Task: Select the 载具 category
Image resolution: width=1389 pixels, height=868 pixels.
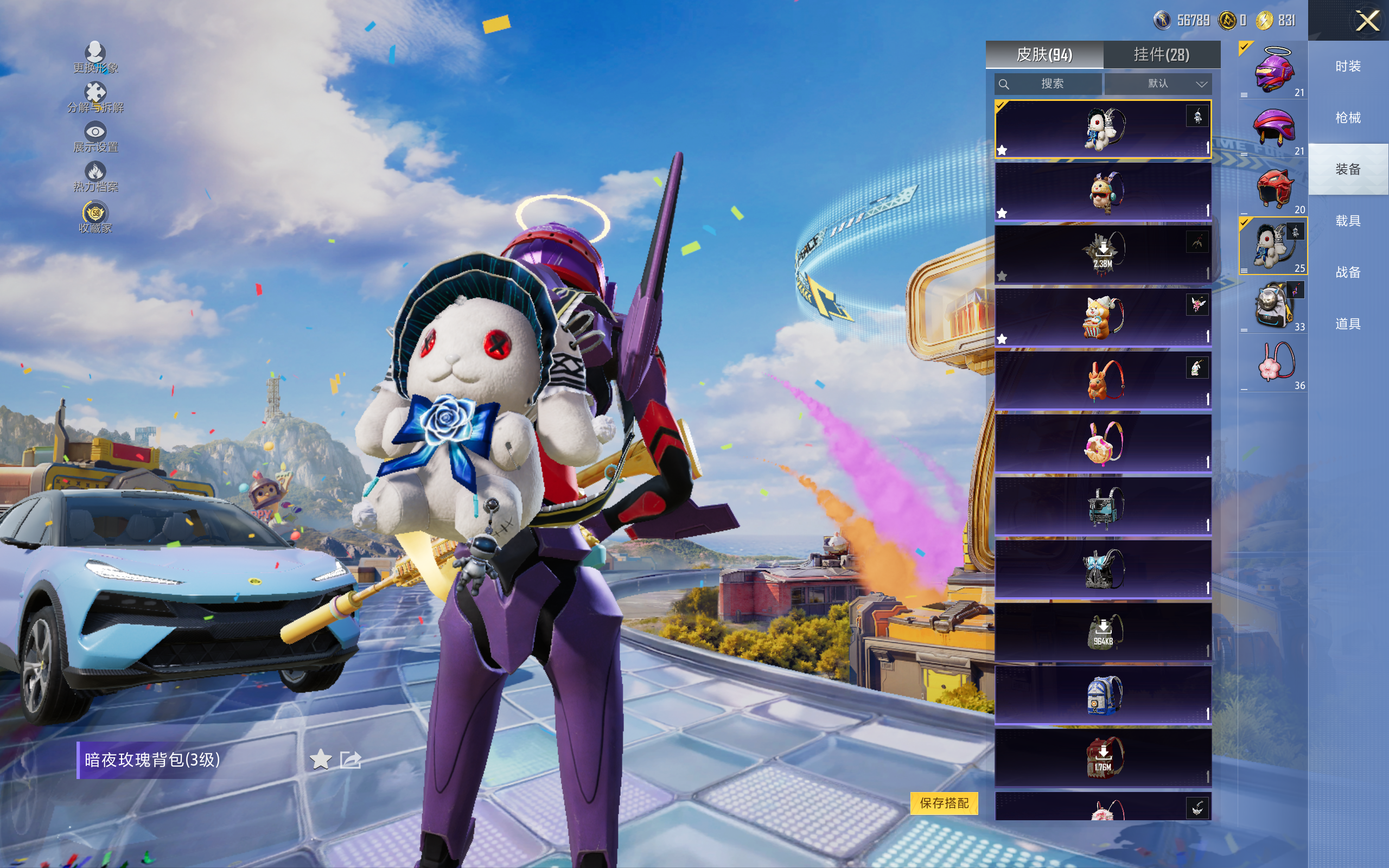Action: tap(1348, 221)
